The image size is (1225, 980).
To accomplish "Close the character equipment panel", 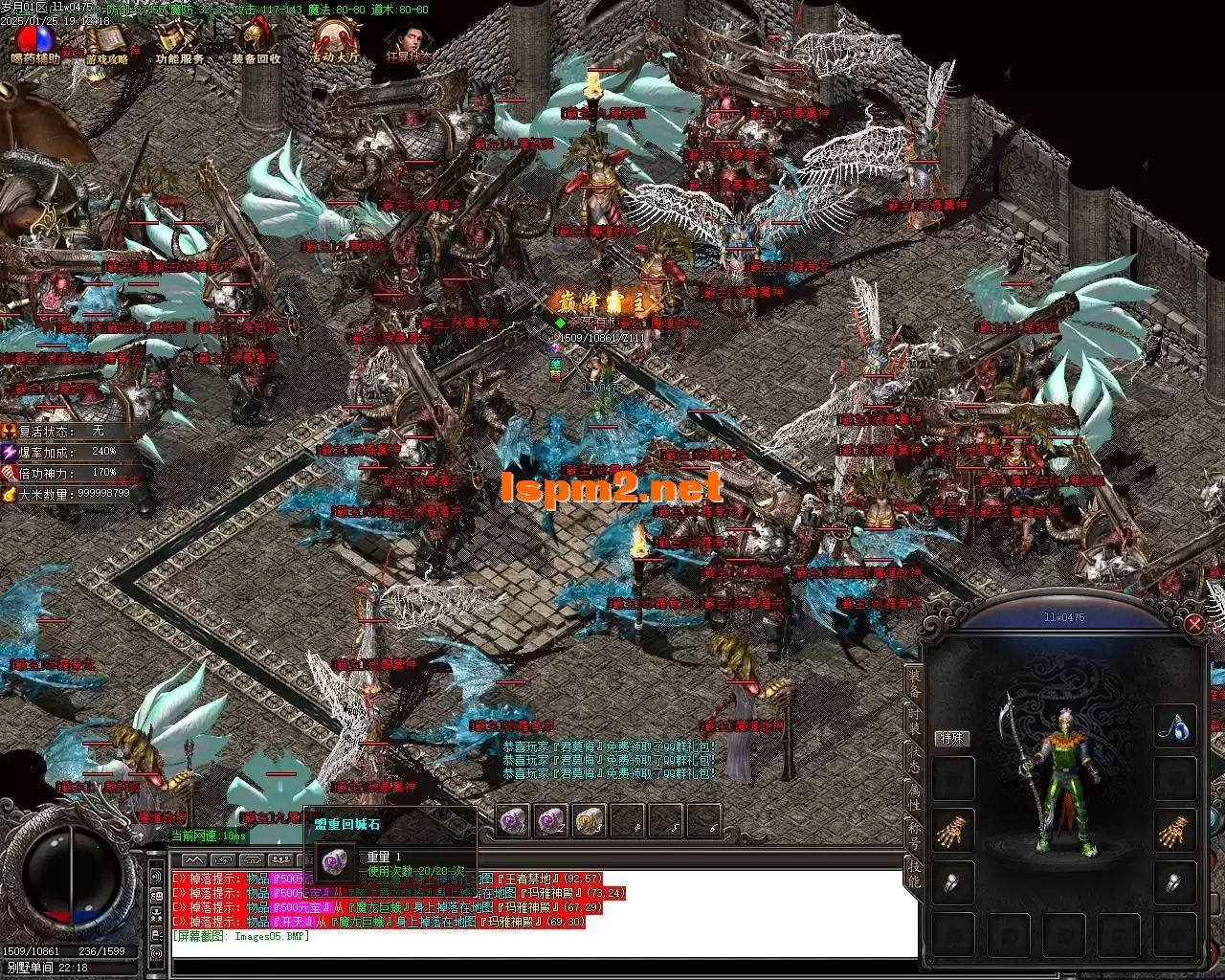I will [1194, 625].
